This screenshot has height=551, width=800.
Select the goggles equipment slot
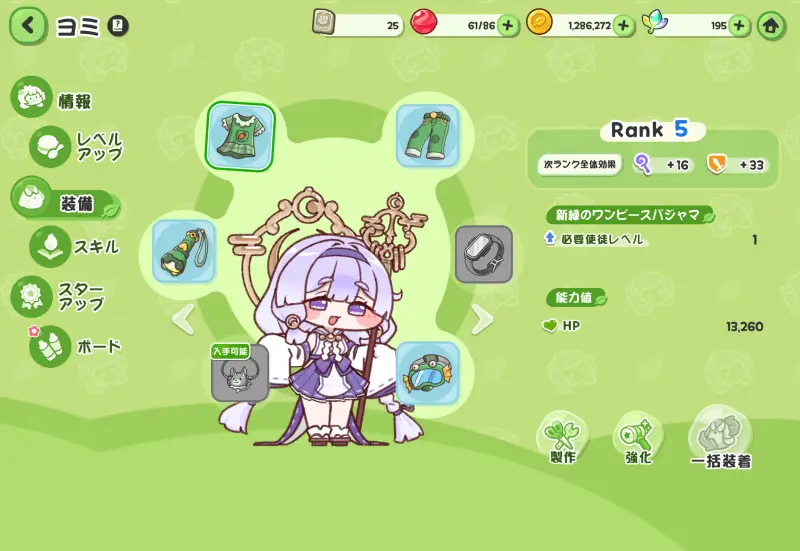pos(427,372)
